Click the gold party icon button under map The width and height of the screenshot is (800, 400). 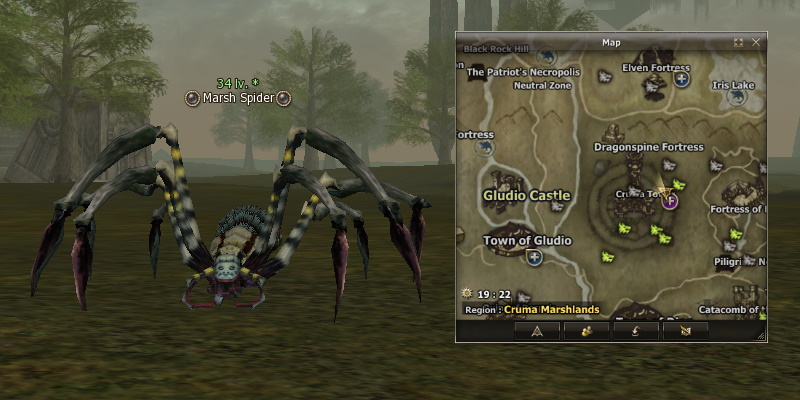[586, 331]
